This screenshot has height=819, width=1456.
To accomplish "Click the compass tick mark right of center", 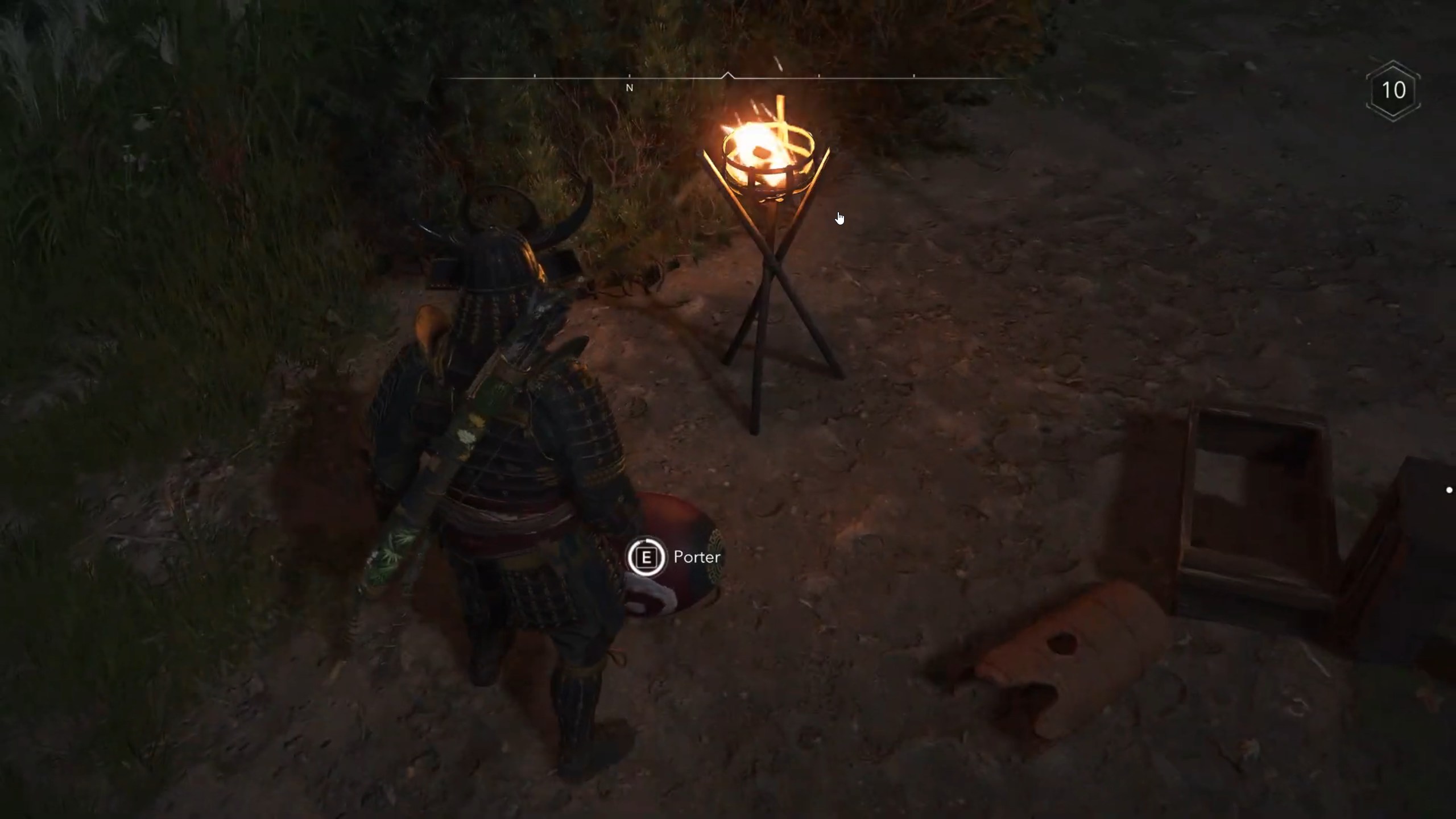I will pyautogui.click(x=819, y=75).
